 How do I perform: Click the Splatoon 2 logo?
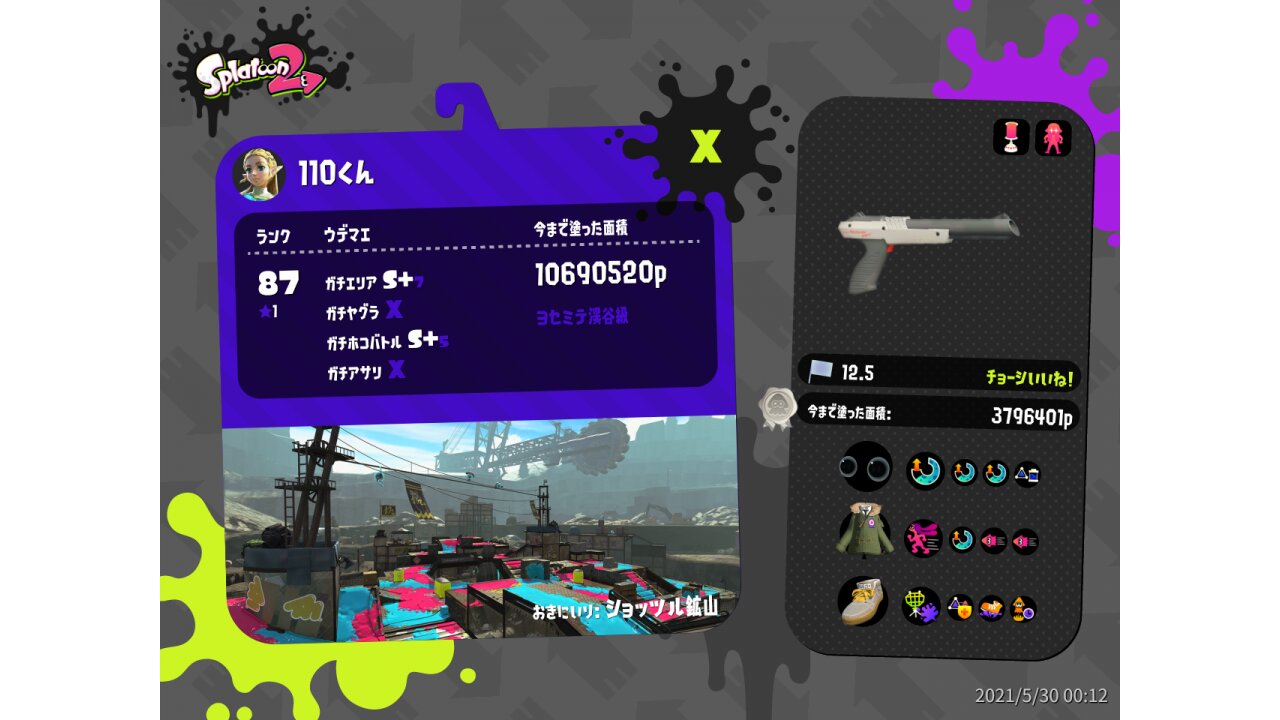260,77
